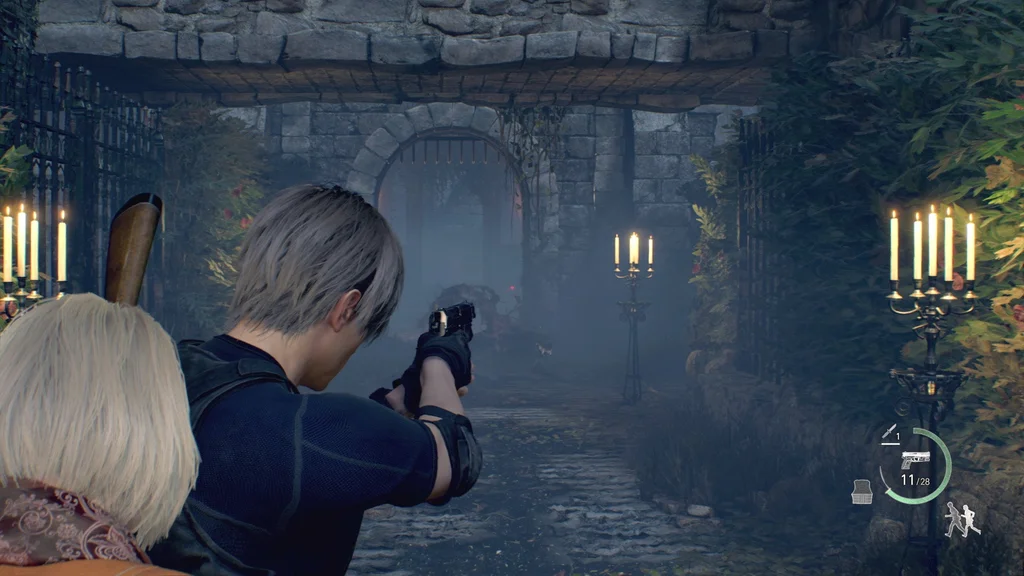Select the equipped handgun weapon icon
Screen dimensions: 1024x576
click(914, 459)
